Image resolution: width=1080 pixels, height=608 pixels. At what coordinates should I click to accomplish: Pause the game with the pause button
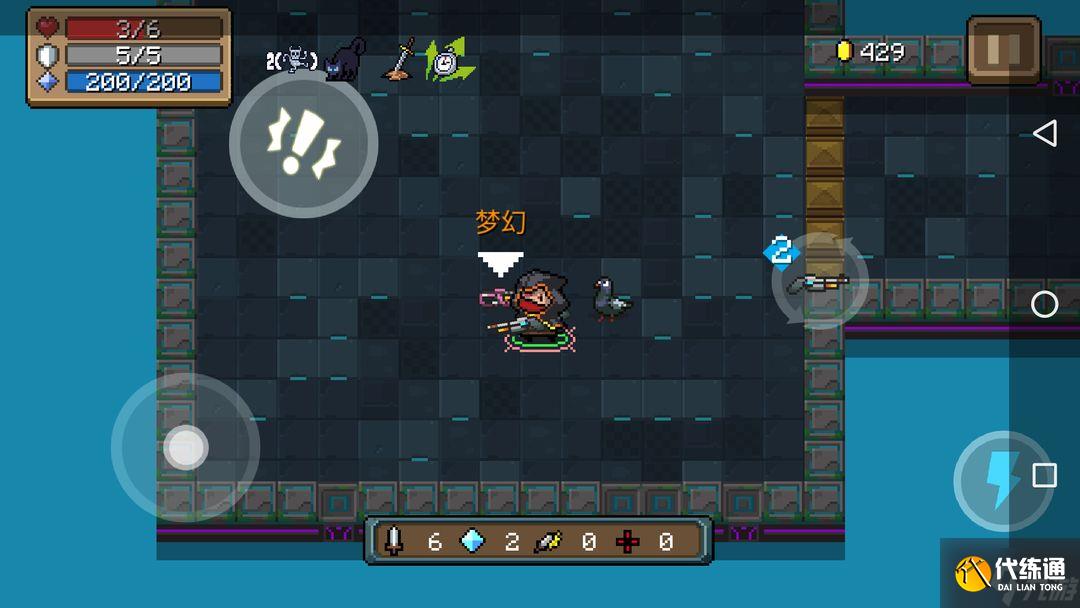pyautogui.click(x=1003, y=49)
